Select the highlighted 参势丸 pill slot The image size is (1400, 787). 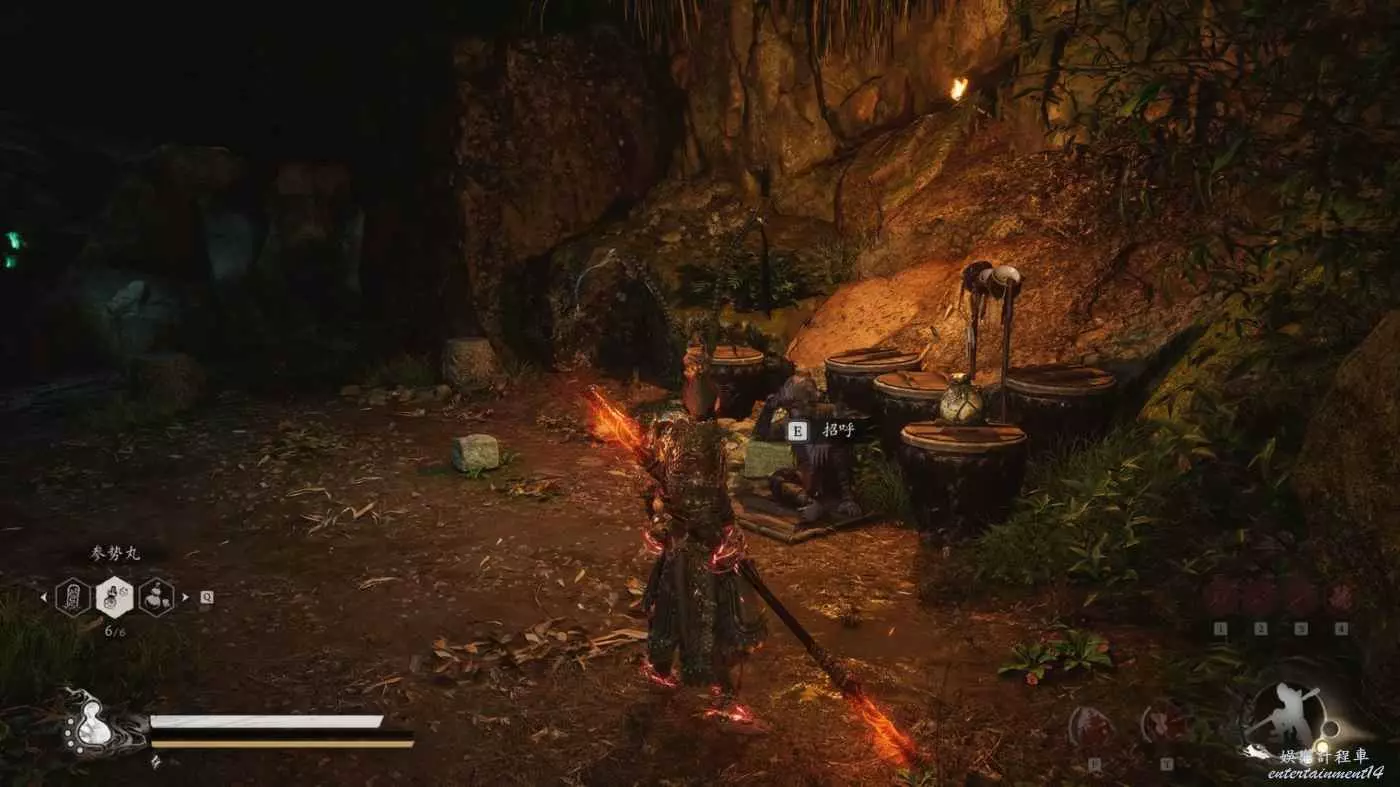pyautogui.click(x=114, y=597)
